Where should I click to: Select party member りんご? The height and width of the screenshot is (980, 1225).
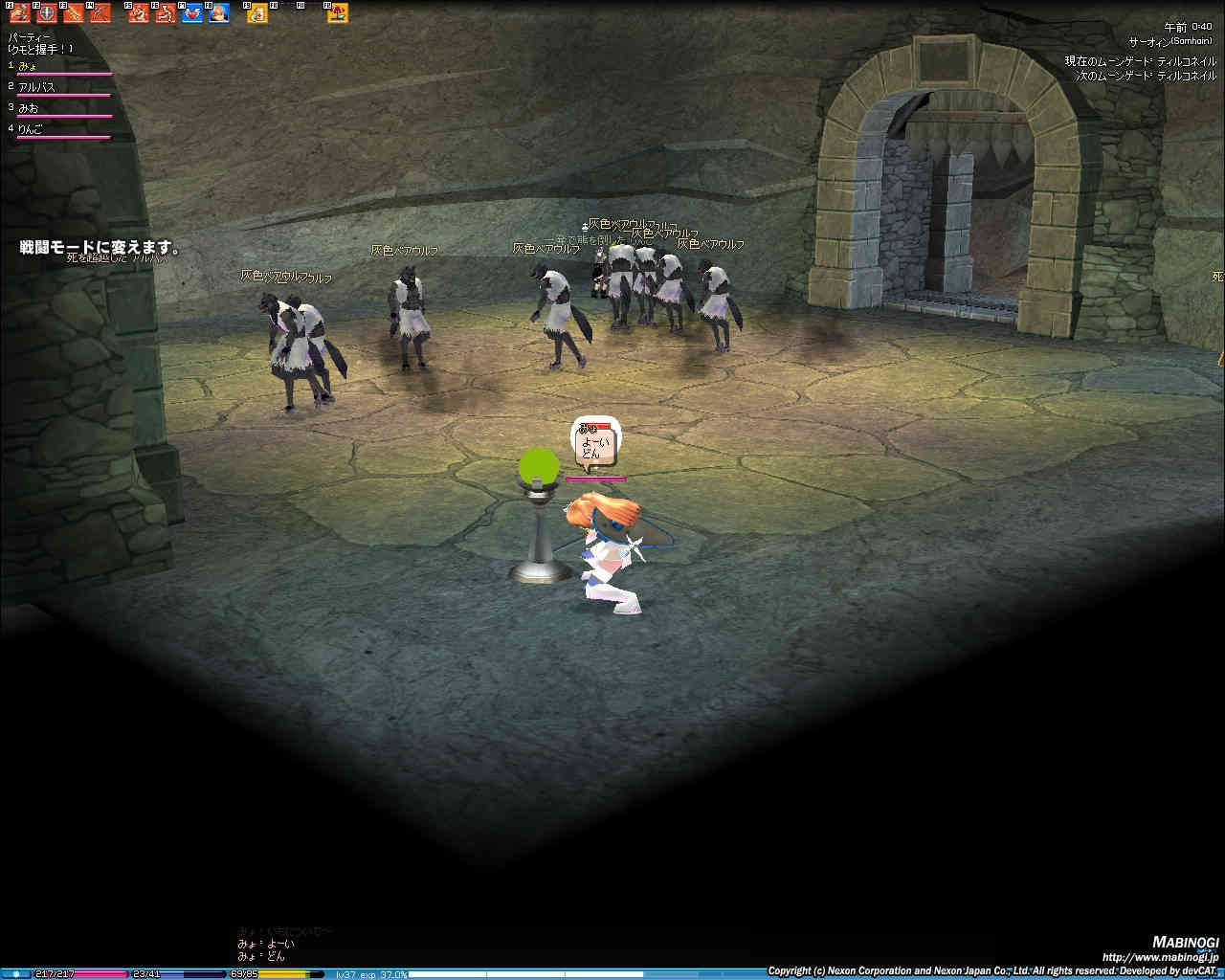coord(31,129)
